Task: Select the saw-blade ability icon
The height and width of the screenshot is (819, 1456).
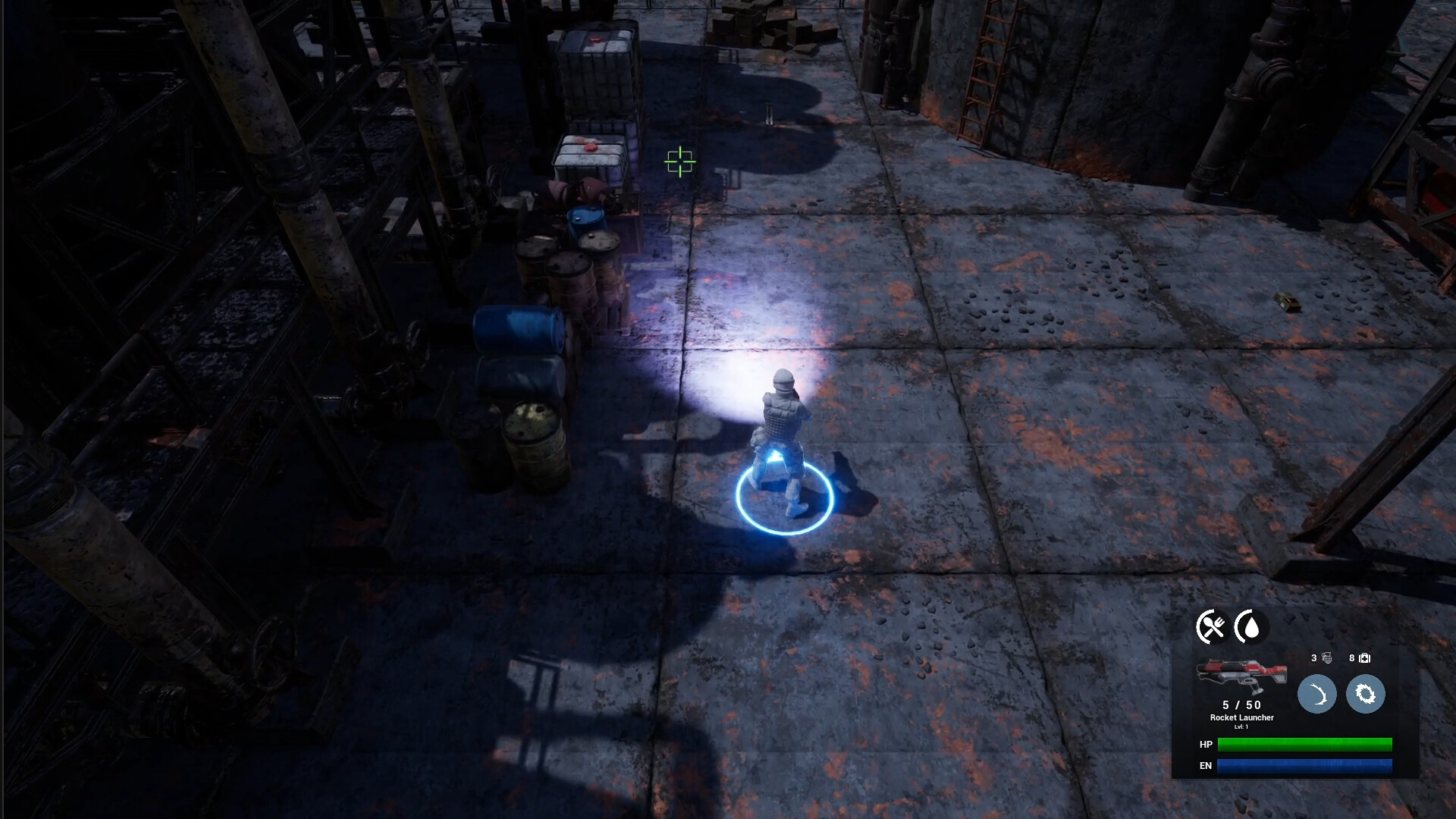Action: click(1366, 693)
